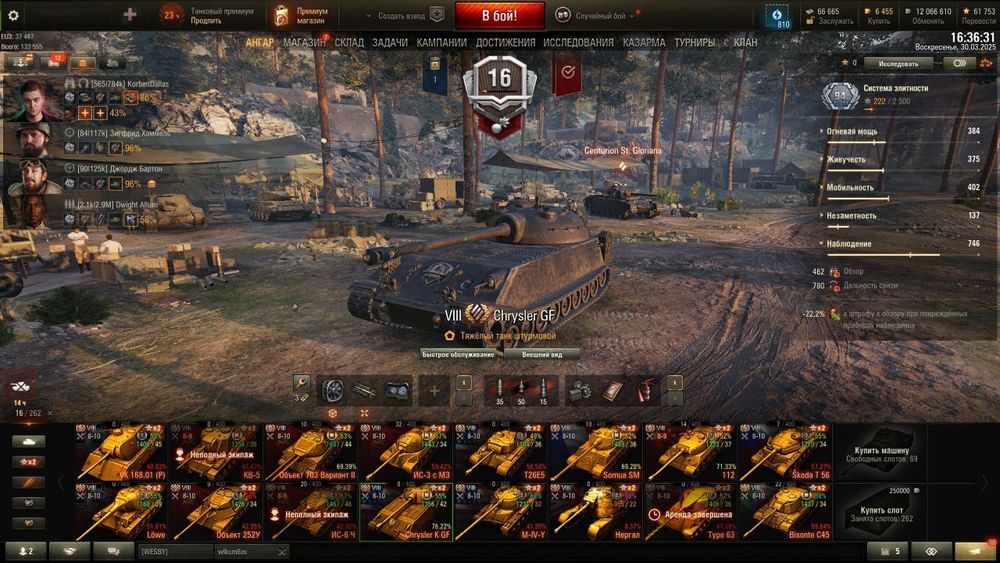Screen dimensions: 1000x563
Task: Open «Быстрое обслуживание» for the tank
Action: pyautogui.click(x=457, y=354)
